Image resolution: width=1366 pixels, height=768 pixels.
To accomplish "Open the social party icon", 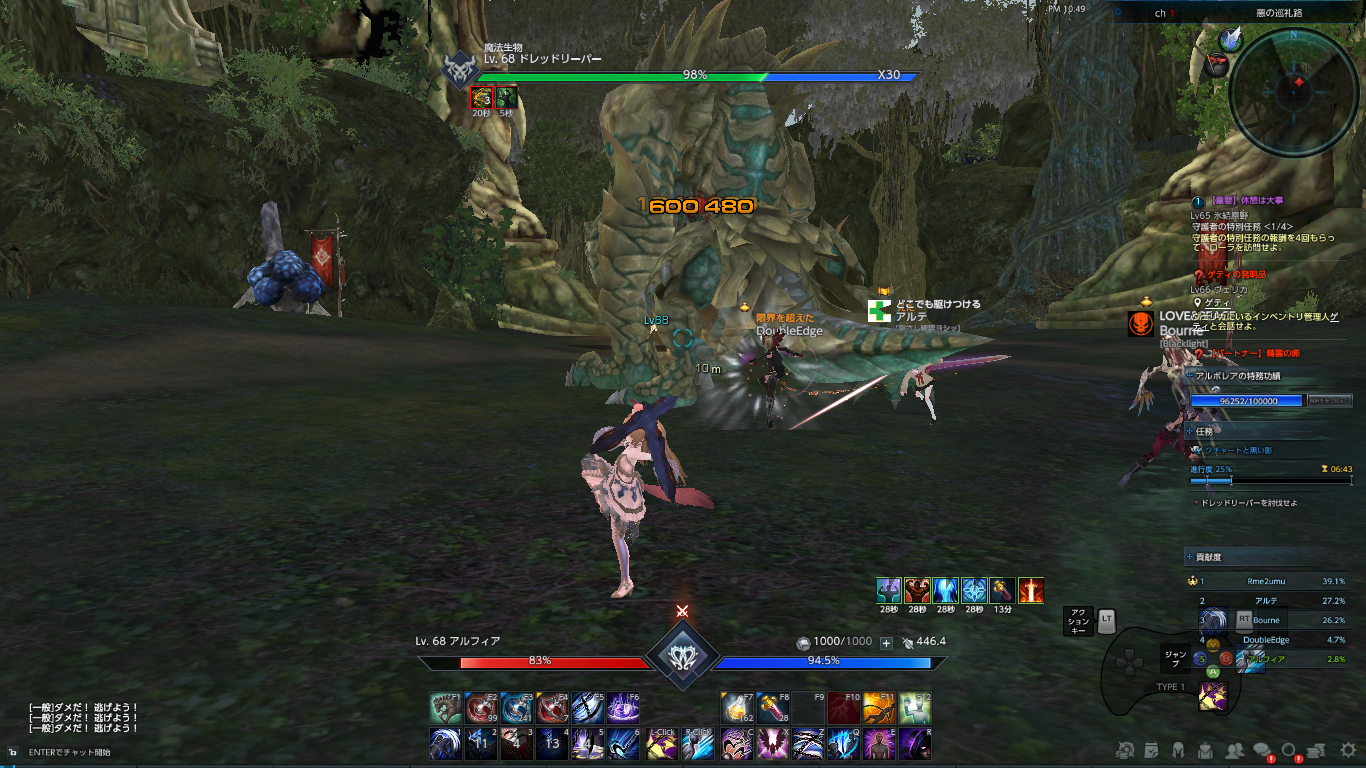I will 1235,749.
